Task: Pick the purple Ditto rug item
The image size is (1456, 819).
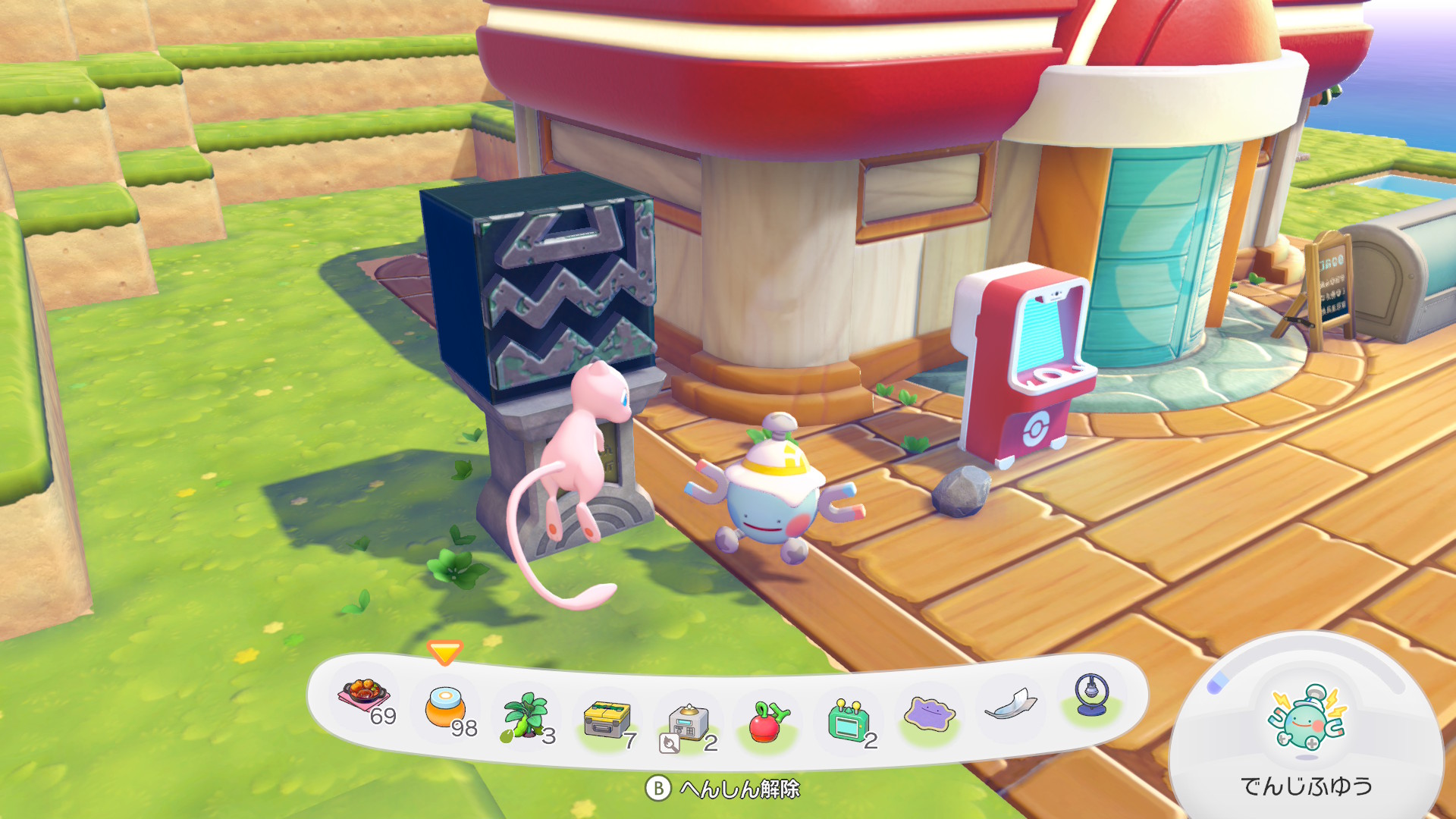Action: coord(930,714)
